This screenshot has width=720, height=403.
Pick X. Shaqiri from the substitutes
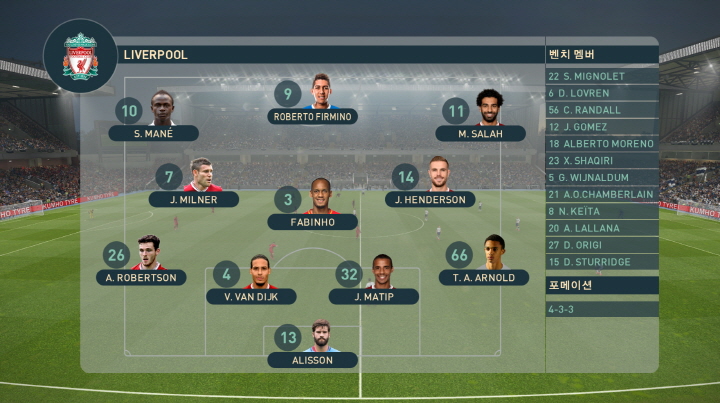coord(601,161)
